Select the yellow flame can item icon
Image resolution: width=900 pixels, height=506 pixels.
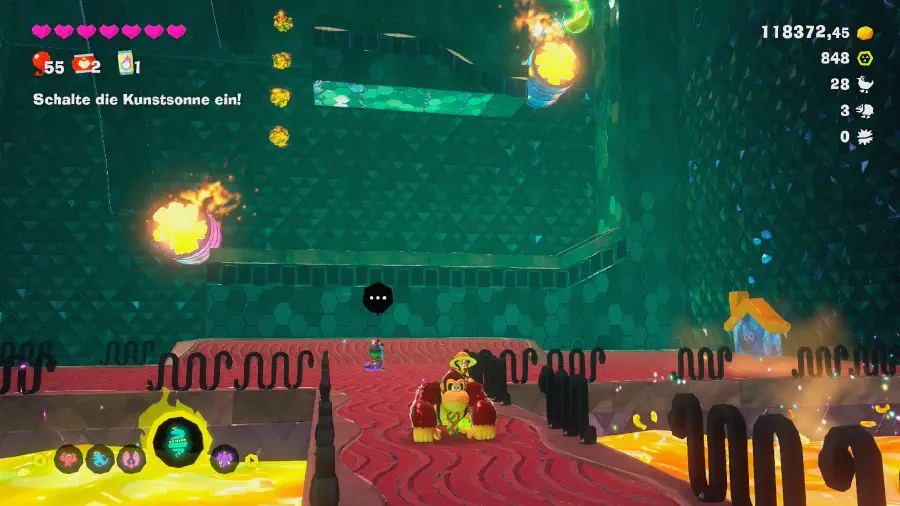tap(126, 63)
